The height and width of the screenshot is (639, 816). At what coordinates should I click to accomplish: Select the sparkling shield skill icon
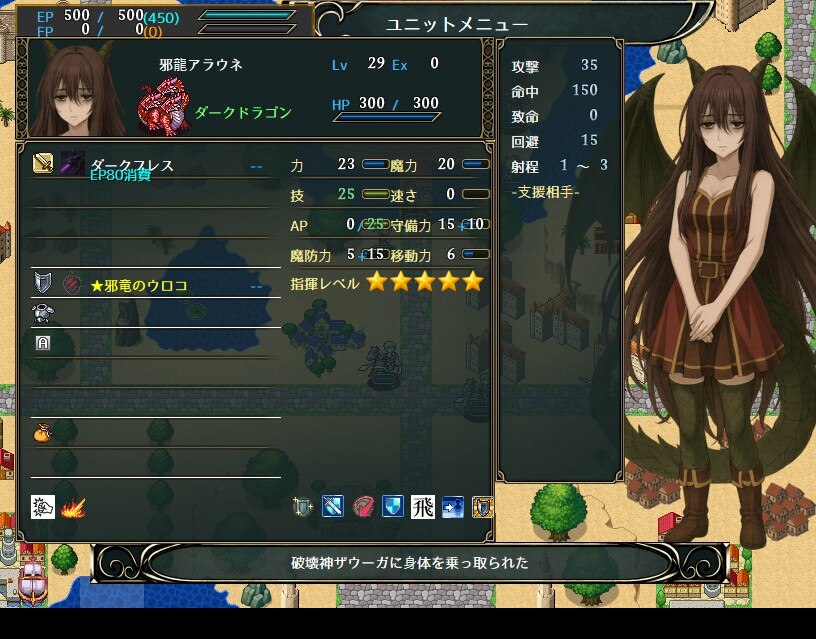(304, 507)
